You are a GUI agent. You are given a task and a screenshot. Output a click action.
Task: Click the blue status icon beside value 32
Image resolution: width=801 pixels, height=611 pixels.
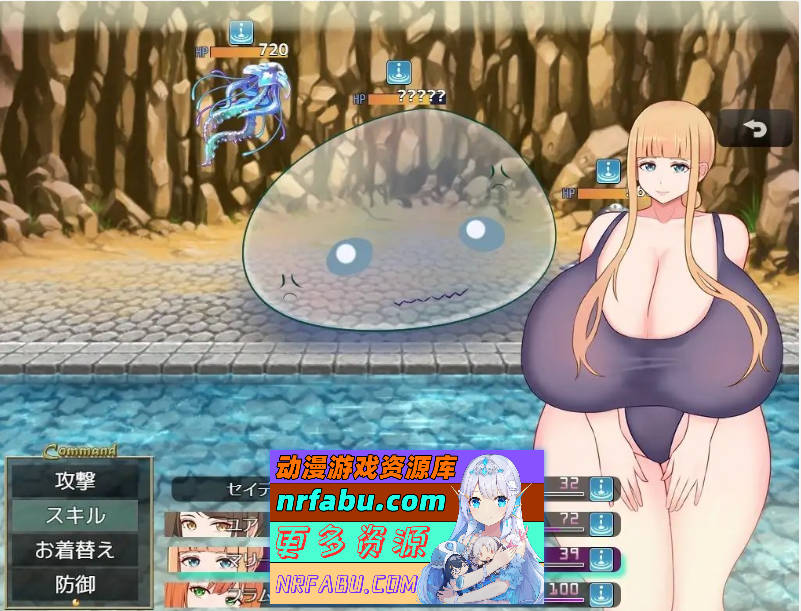(x=600, y=488)
